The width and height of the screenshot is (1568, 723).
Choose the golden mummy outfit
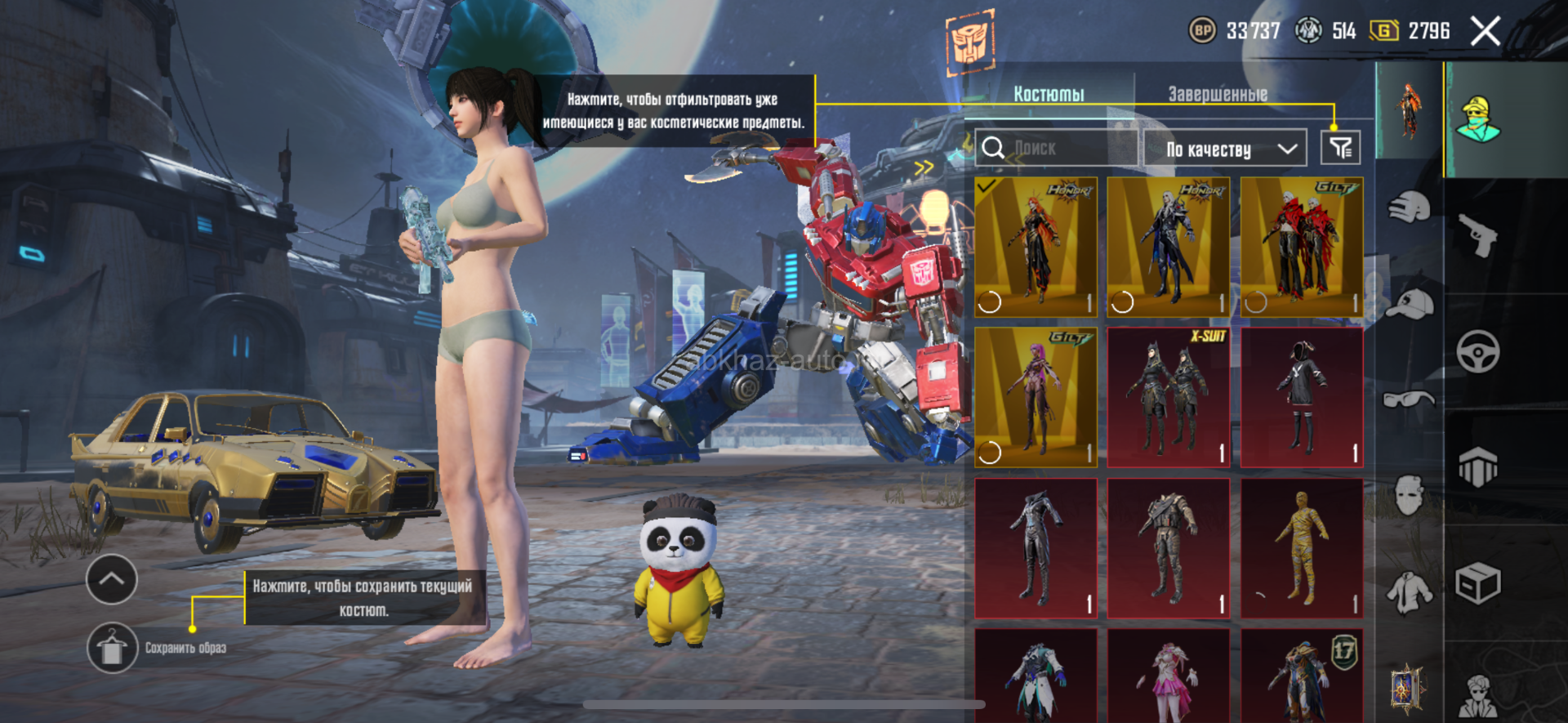[1302, 548]
